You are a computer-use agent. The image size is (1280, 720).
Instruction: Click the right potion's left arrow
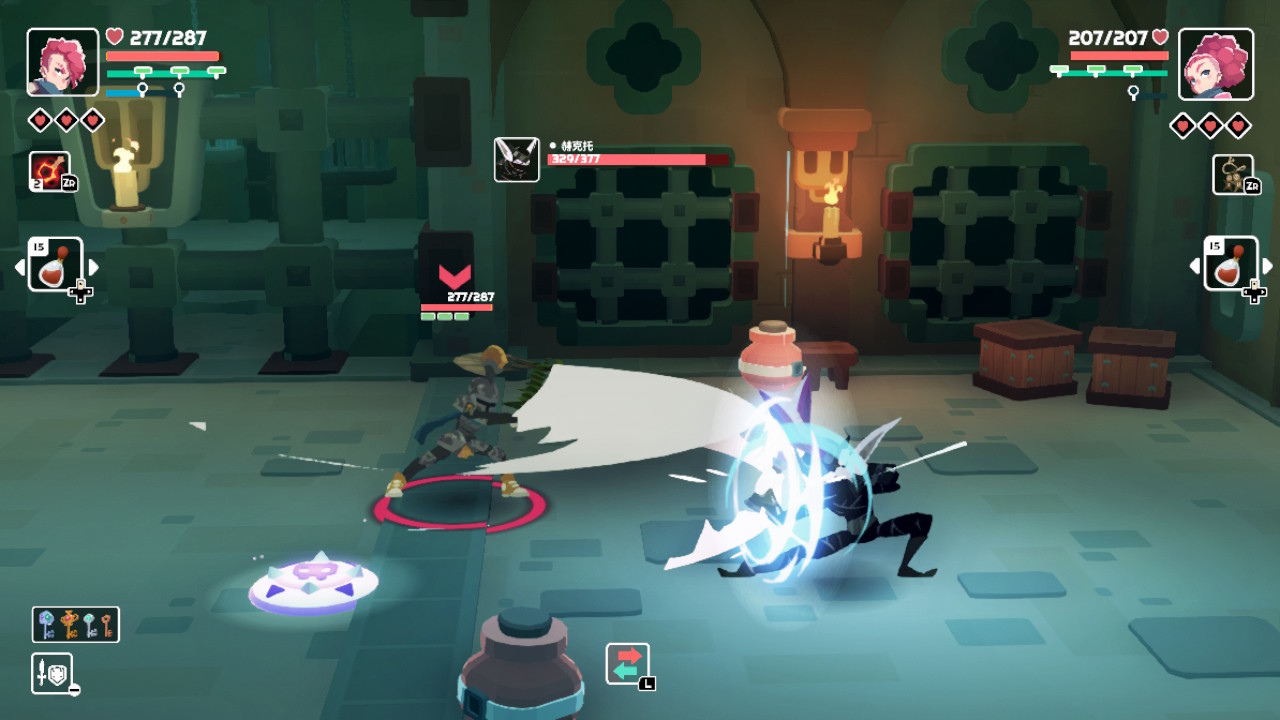click(x=1195, y=267)
